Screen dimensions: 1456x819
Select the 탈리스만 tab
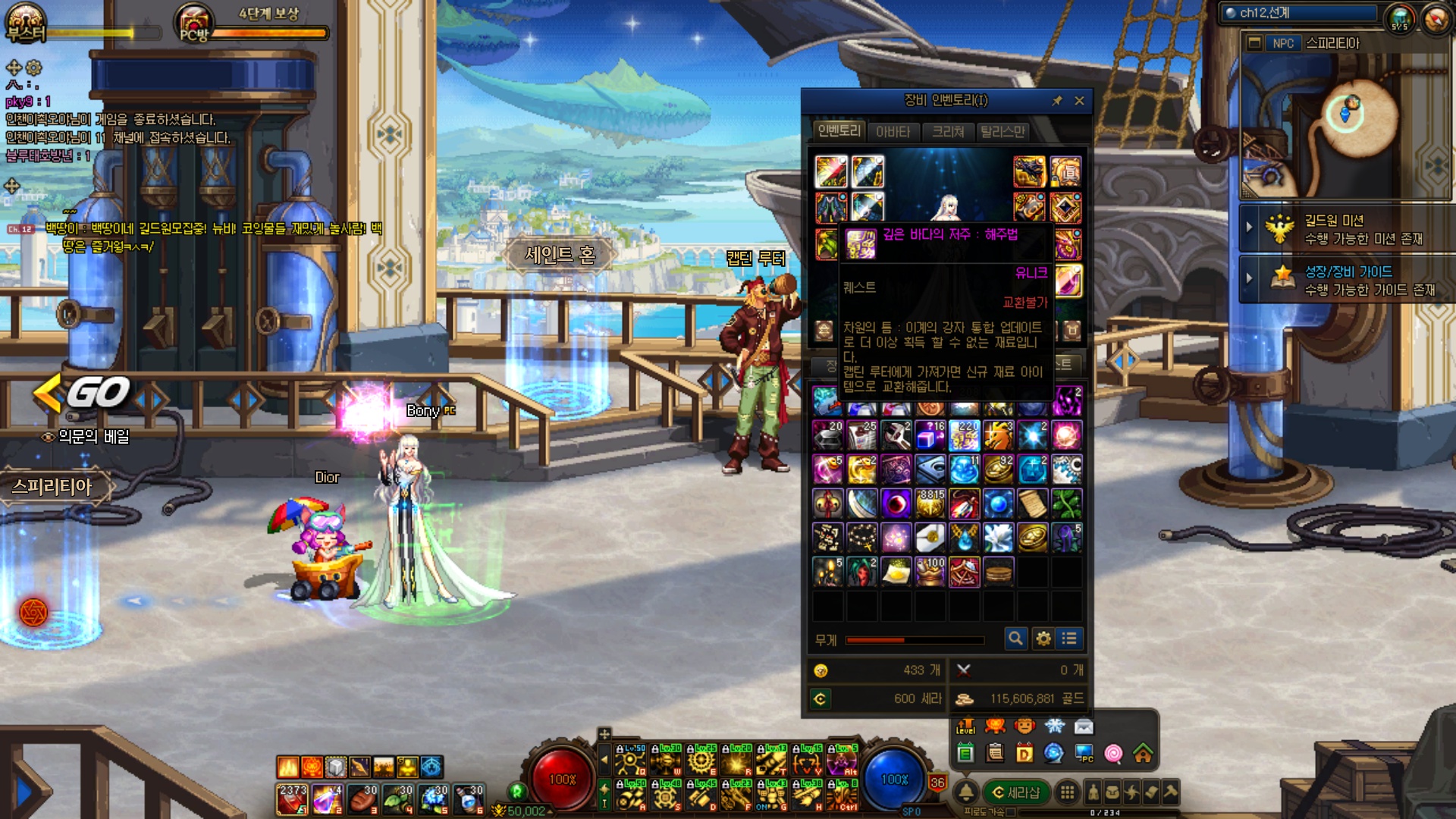[1003, 132]
